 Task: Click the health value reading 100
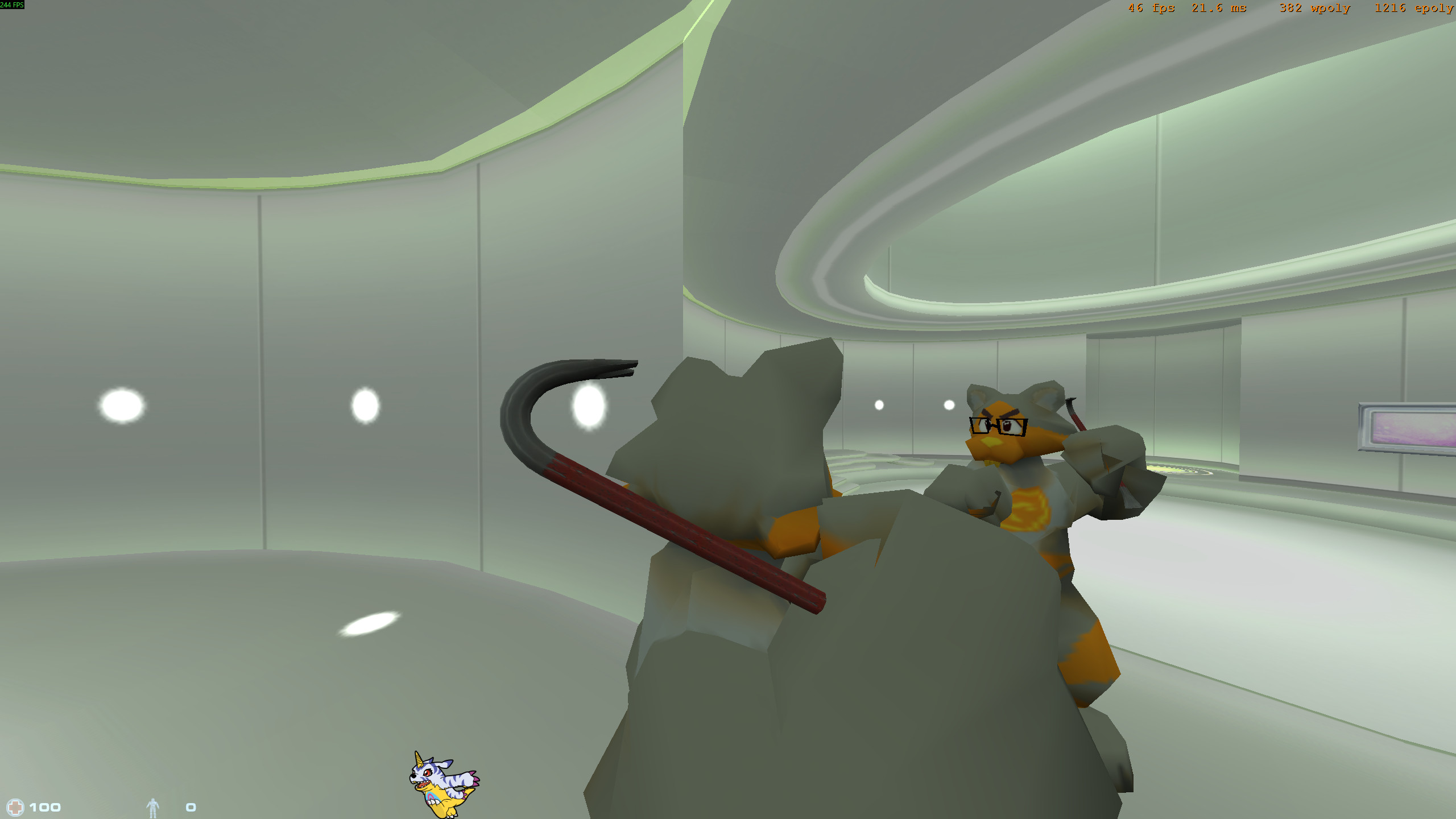pos(47,806)
